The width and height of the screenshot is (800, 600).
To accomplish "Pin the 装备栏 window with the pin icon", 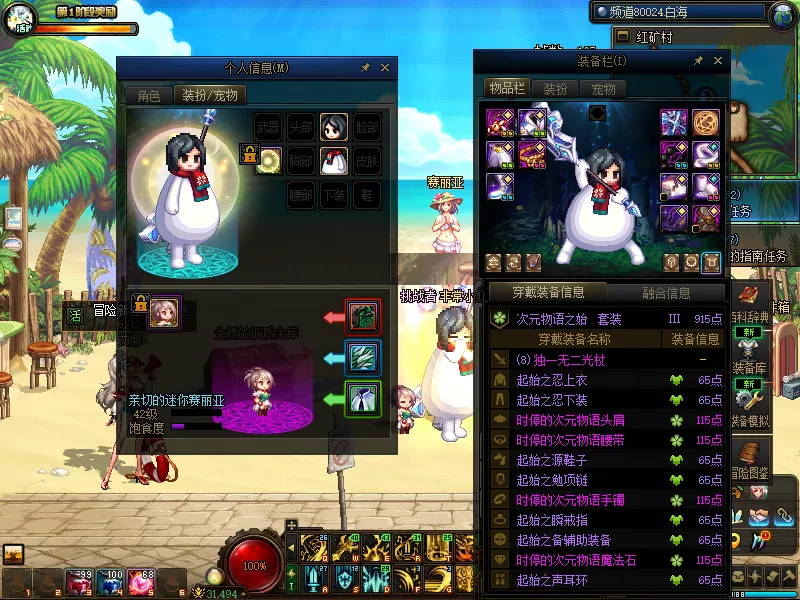I will [x=698, y=61].
